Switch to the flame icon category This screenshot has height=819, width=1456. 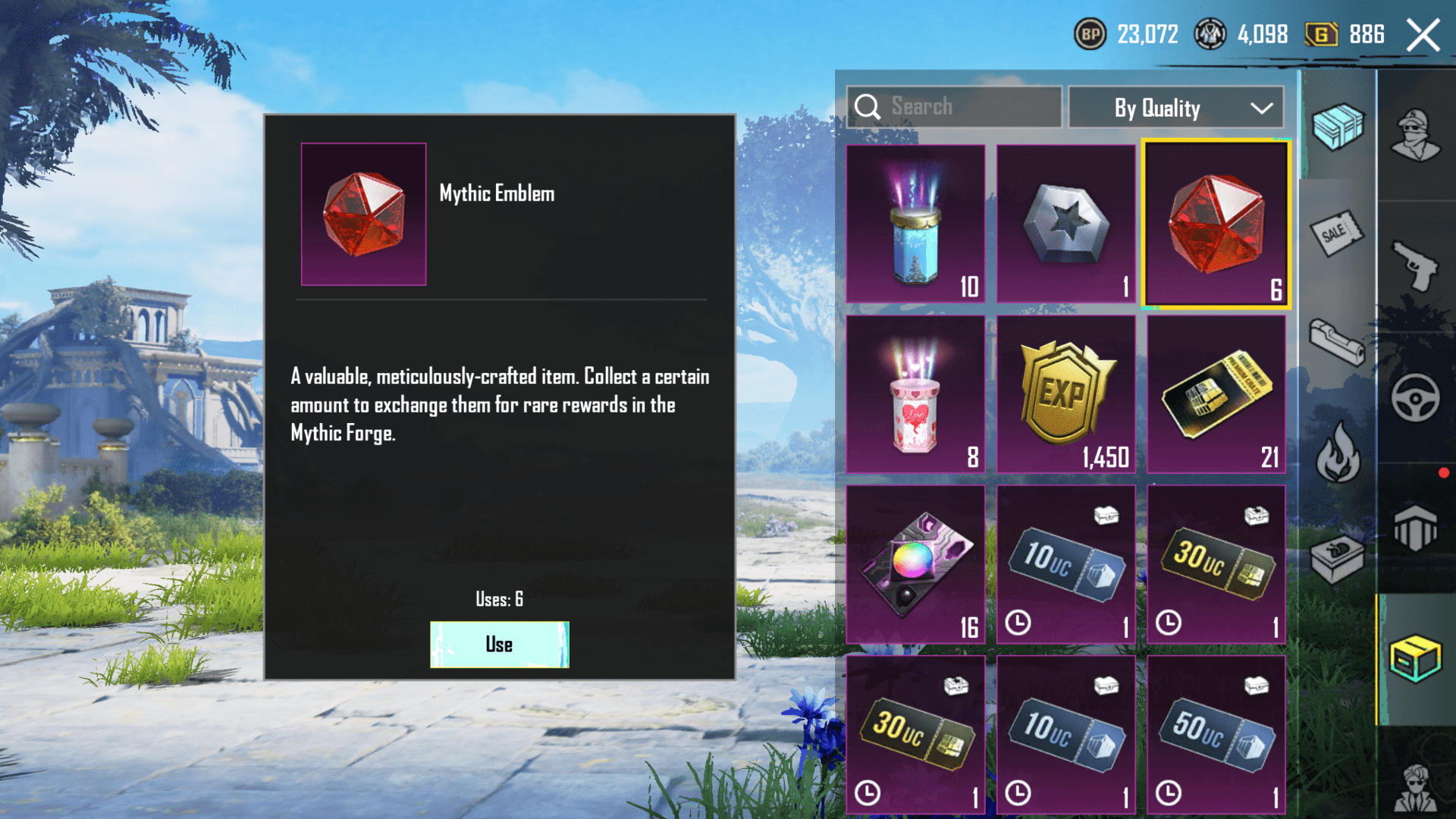[x=1336, y=453]
